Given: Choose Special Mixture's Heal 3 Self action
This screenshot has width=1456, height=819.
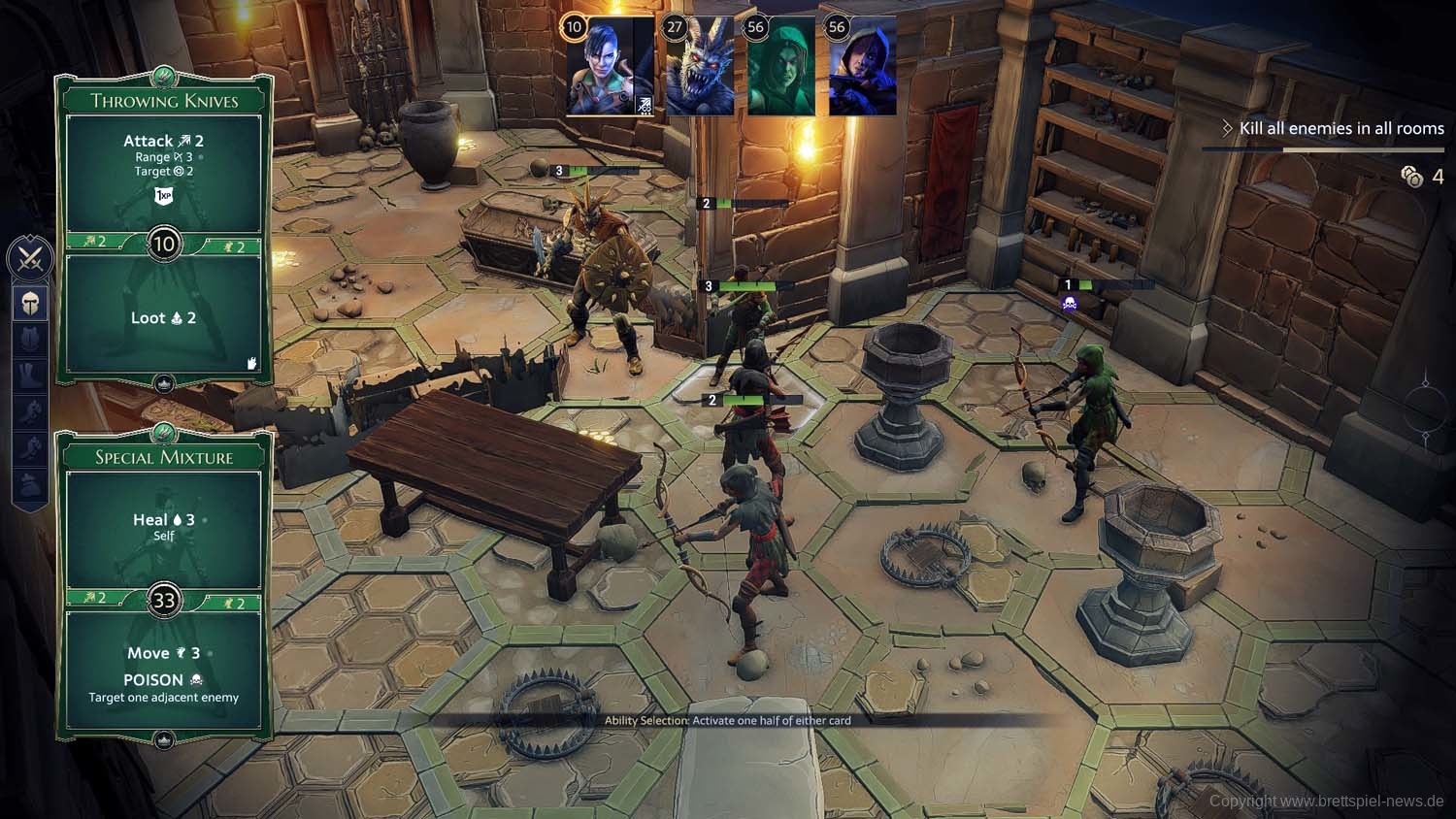Looking at the screenshot, I should click(x=163, y=527).
